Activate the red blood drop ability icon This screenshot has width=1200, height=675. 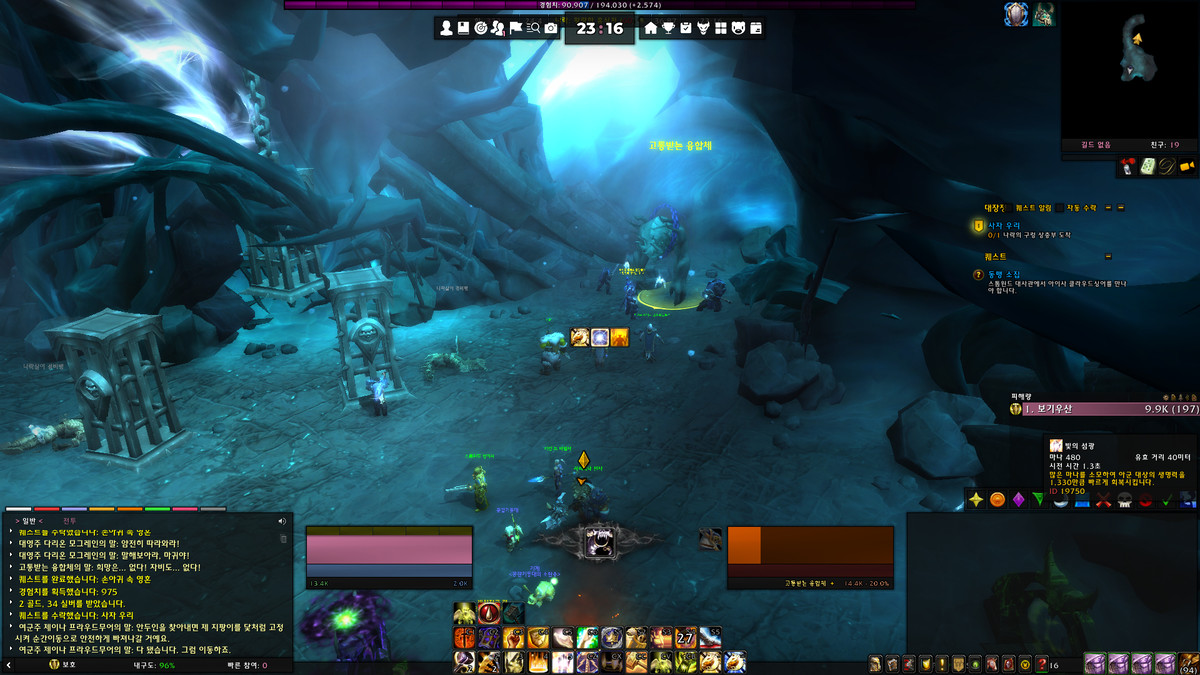pos(489,614)
